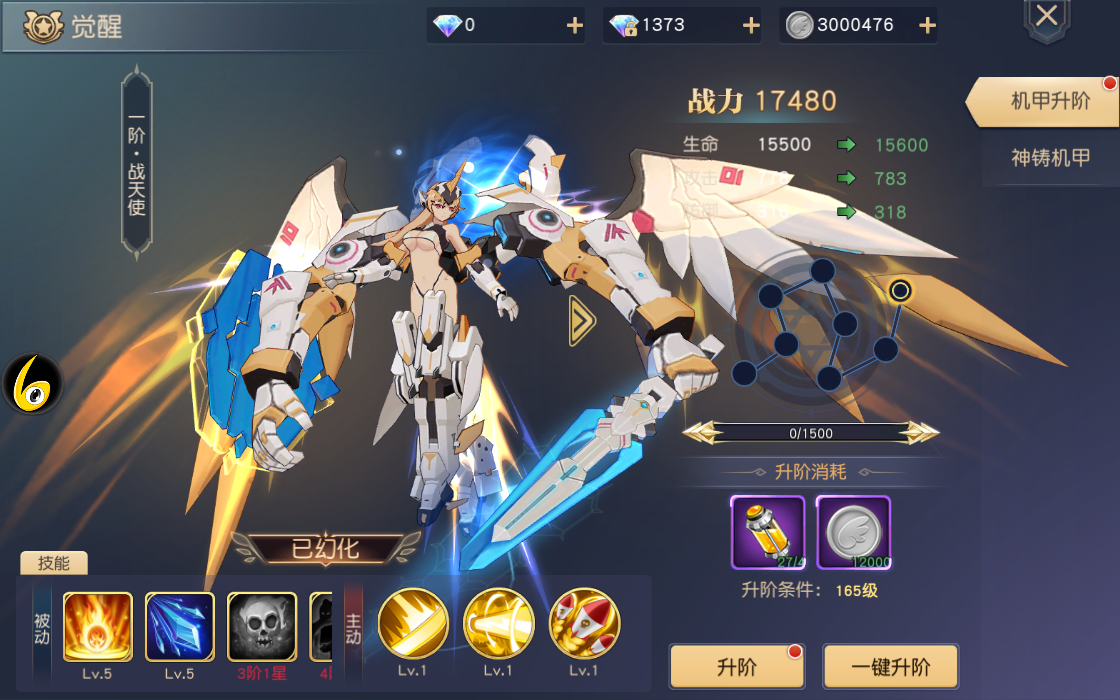Viewport: 1120px width, 700px height.
Task: Inspect the silver coin upgrade cost
Action: [x=853, y=532]
